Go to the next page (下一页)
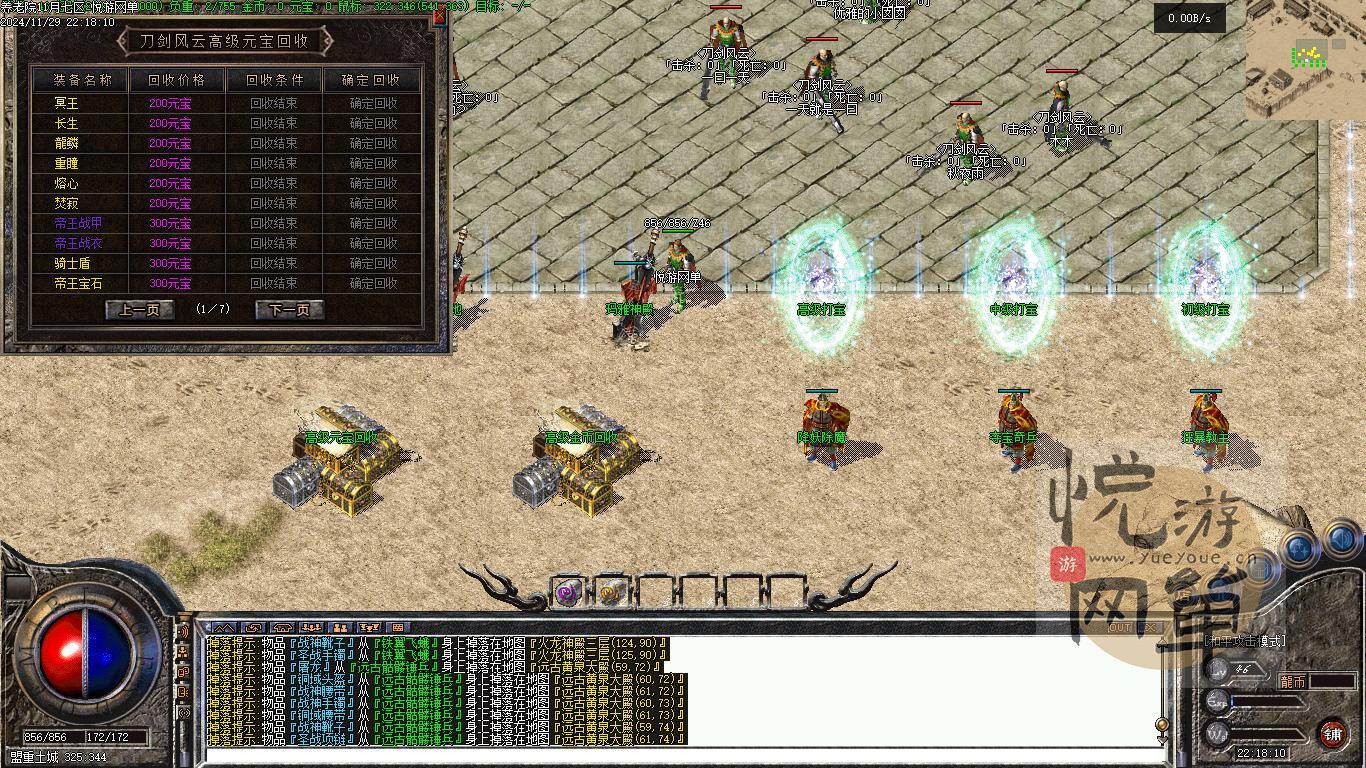1366x768 pixels. tap(289, 310)
